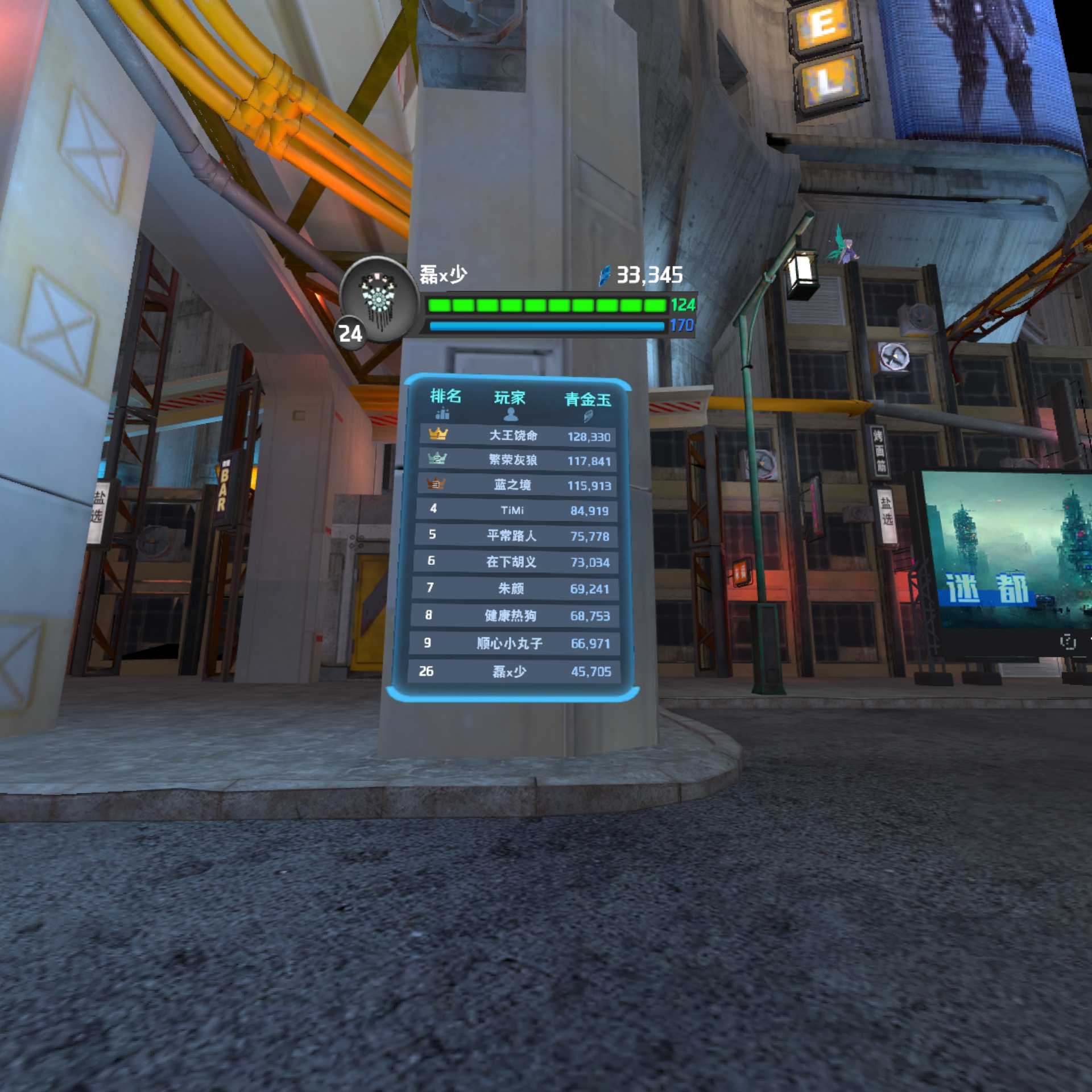This screenshot has height=1092, width=1092.
Task: Click the 排名 rank column header
Action: tap(445, 403)
